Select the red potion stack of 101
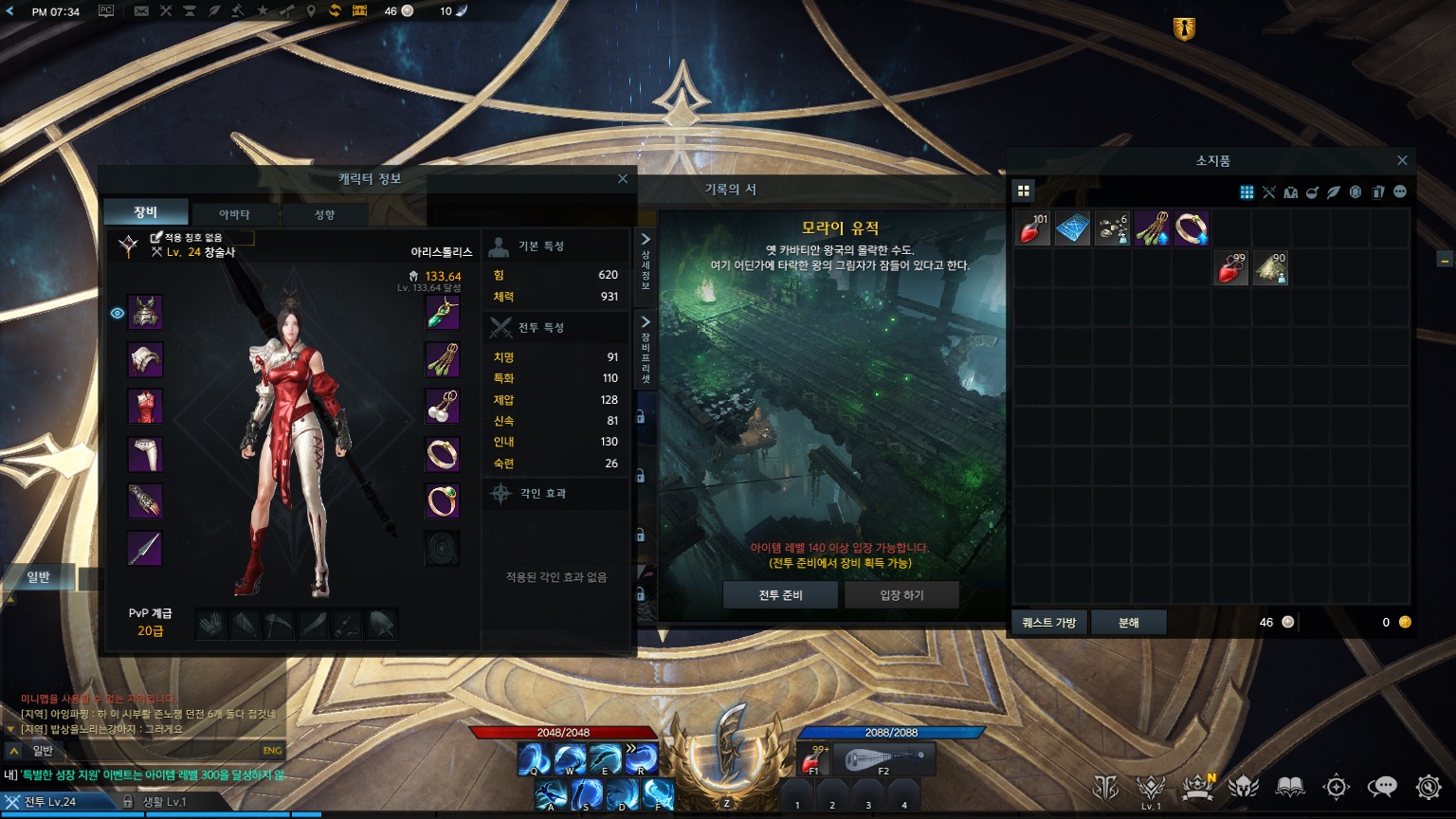 (x=1032, y=228)
